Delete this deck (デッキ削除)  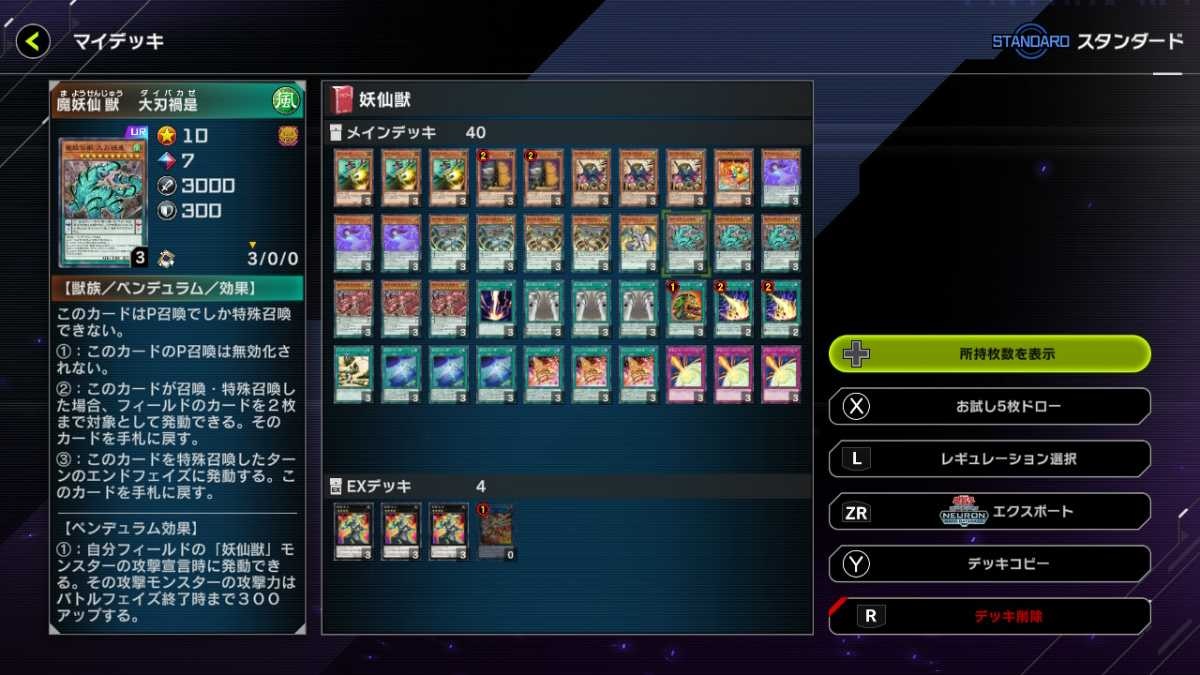tap(989, 616)
